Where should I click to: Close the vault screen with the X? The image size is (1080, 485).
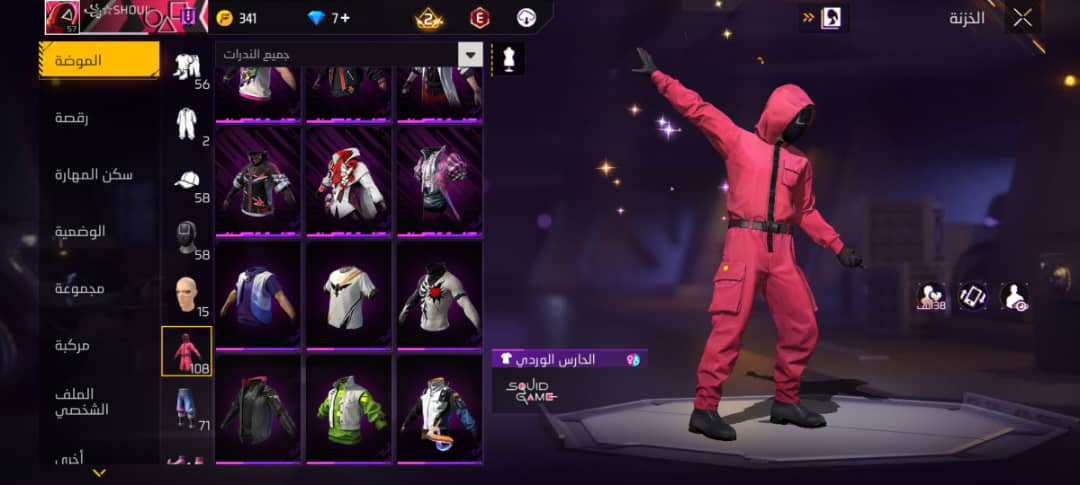(1022, 18)
